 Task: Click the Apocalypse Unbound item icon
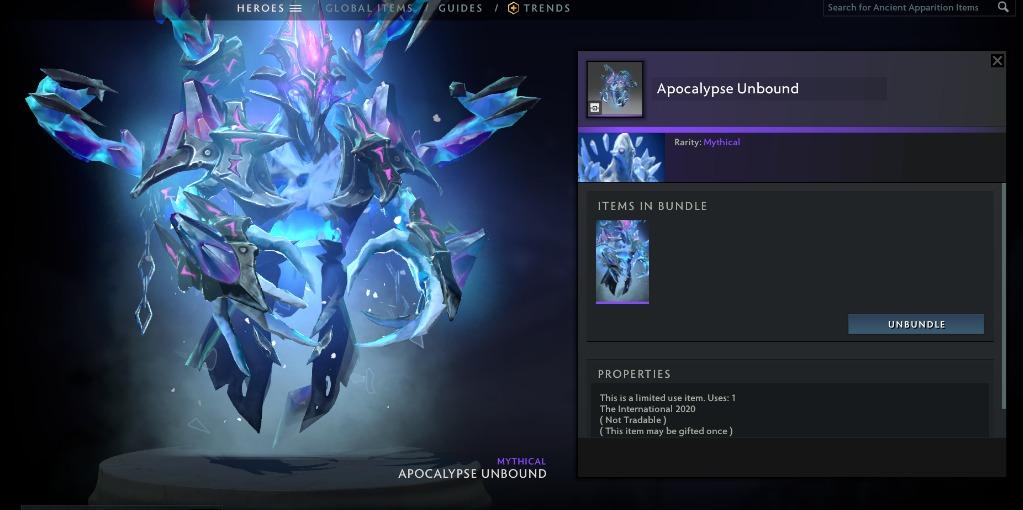tap(615, 89)
